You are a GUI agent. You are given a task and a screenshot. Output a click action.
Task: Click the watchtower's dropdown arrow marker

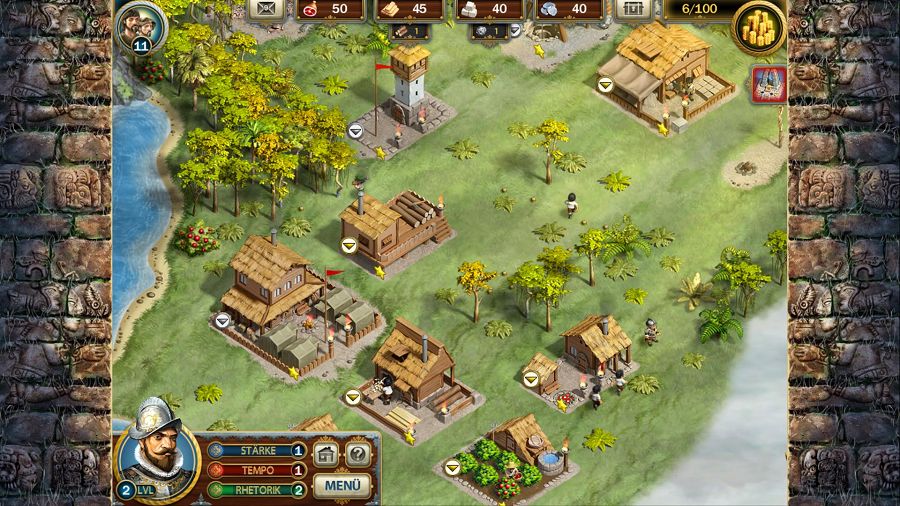click(x=355, y=130)
